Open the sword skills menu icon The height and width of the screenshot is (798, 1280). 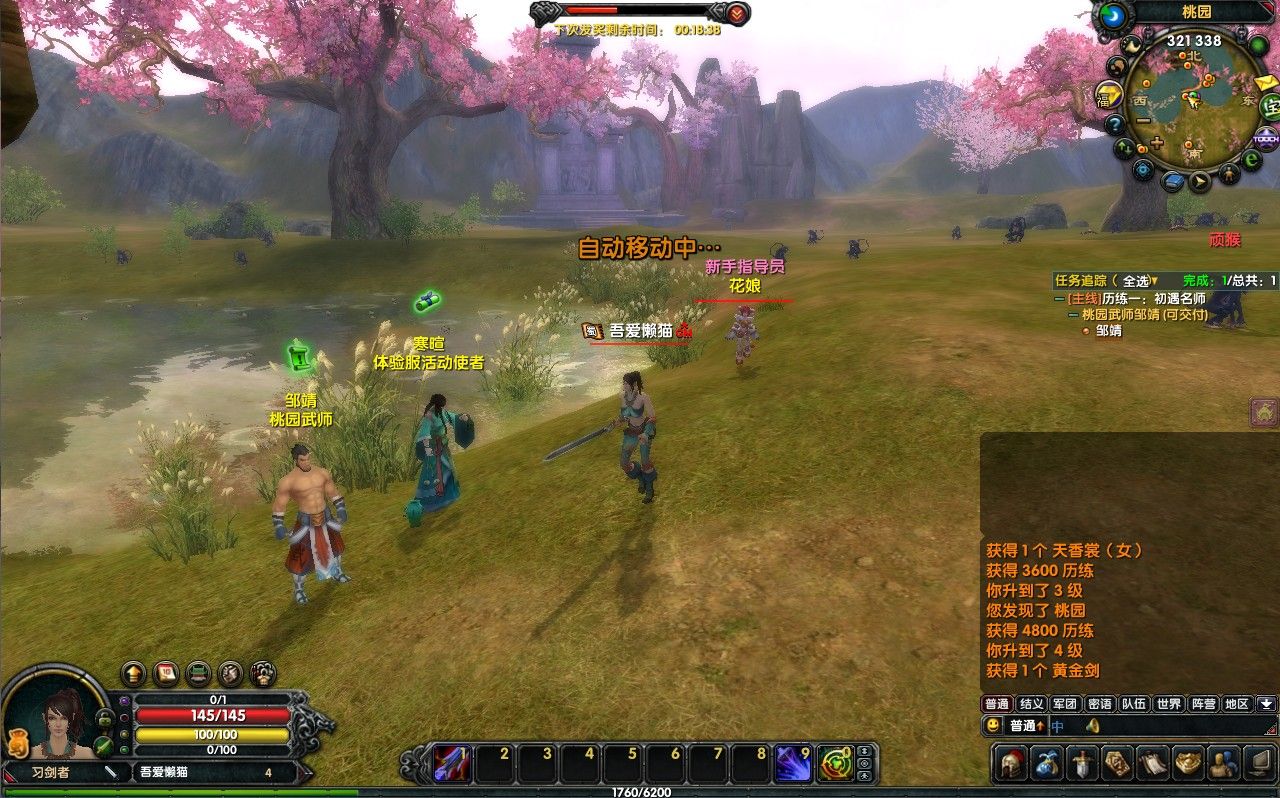(x=1082, y=764)
